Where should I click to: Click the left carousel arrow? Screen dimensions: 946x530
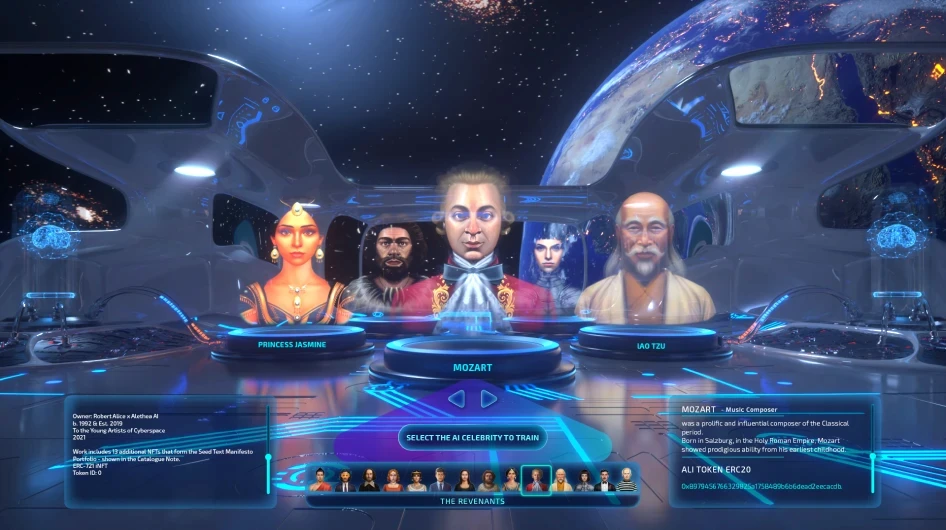456,399
